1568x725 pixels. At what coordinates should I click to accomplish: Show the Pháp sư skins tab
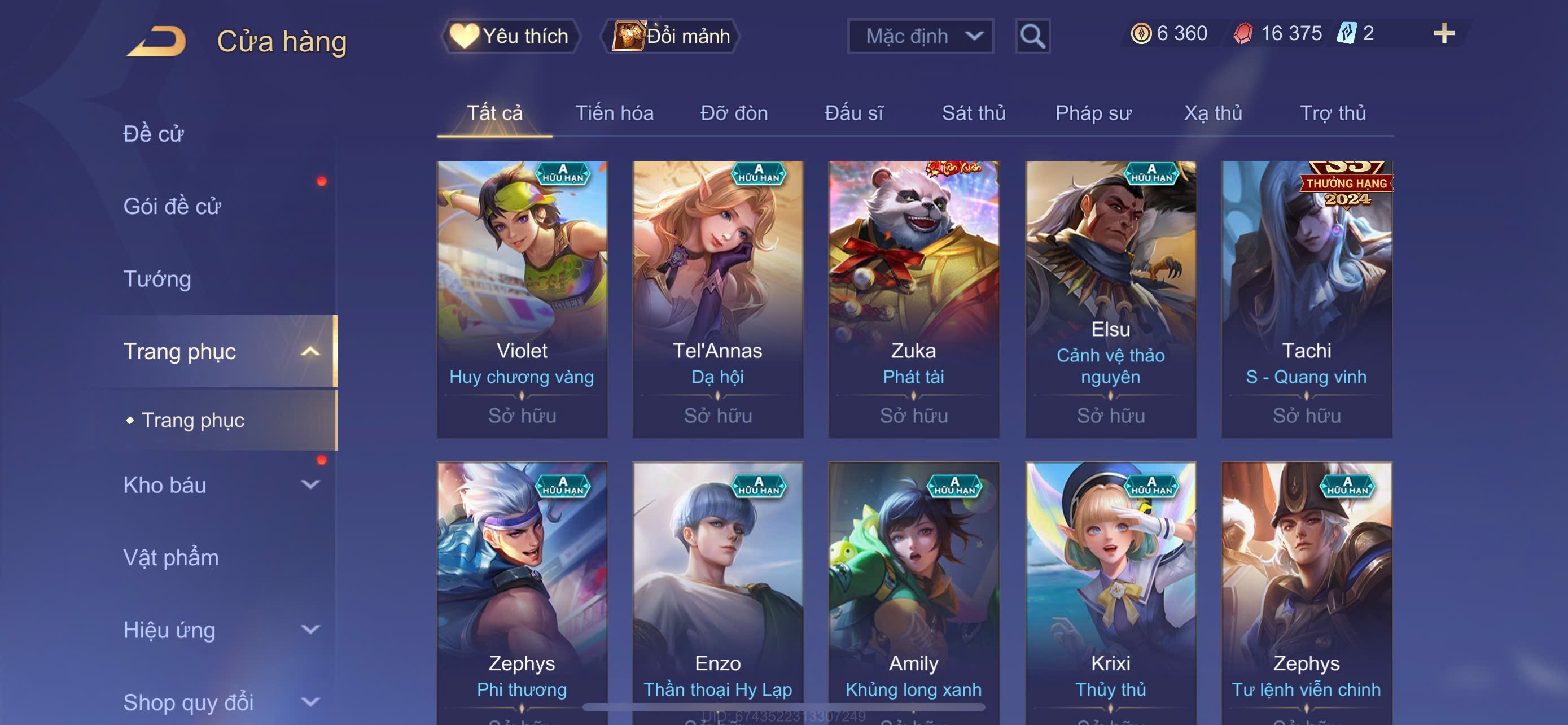[x=1093, y=113]
